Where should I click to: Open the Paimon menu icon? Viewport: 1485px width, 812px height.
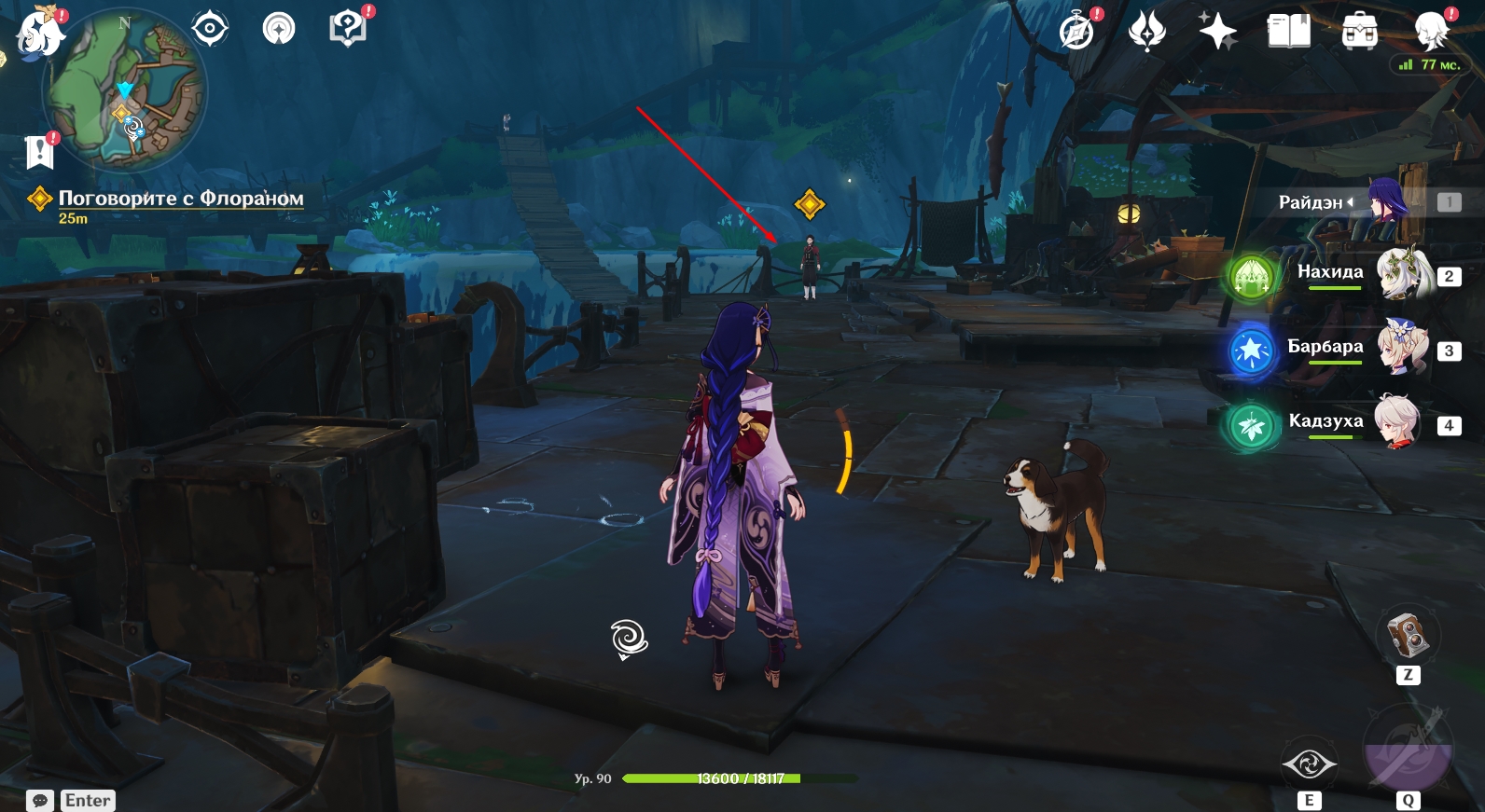point(39,34)
